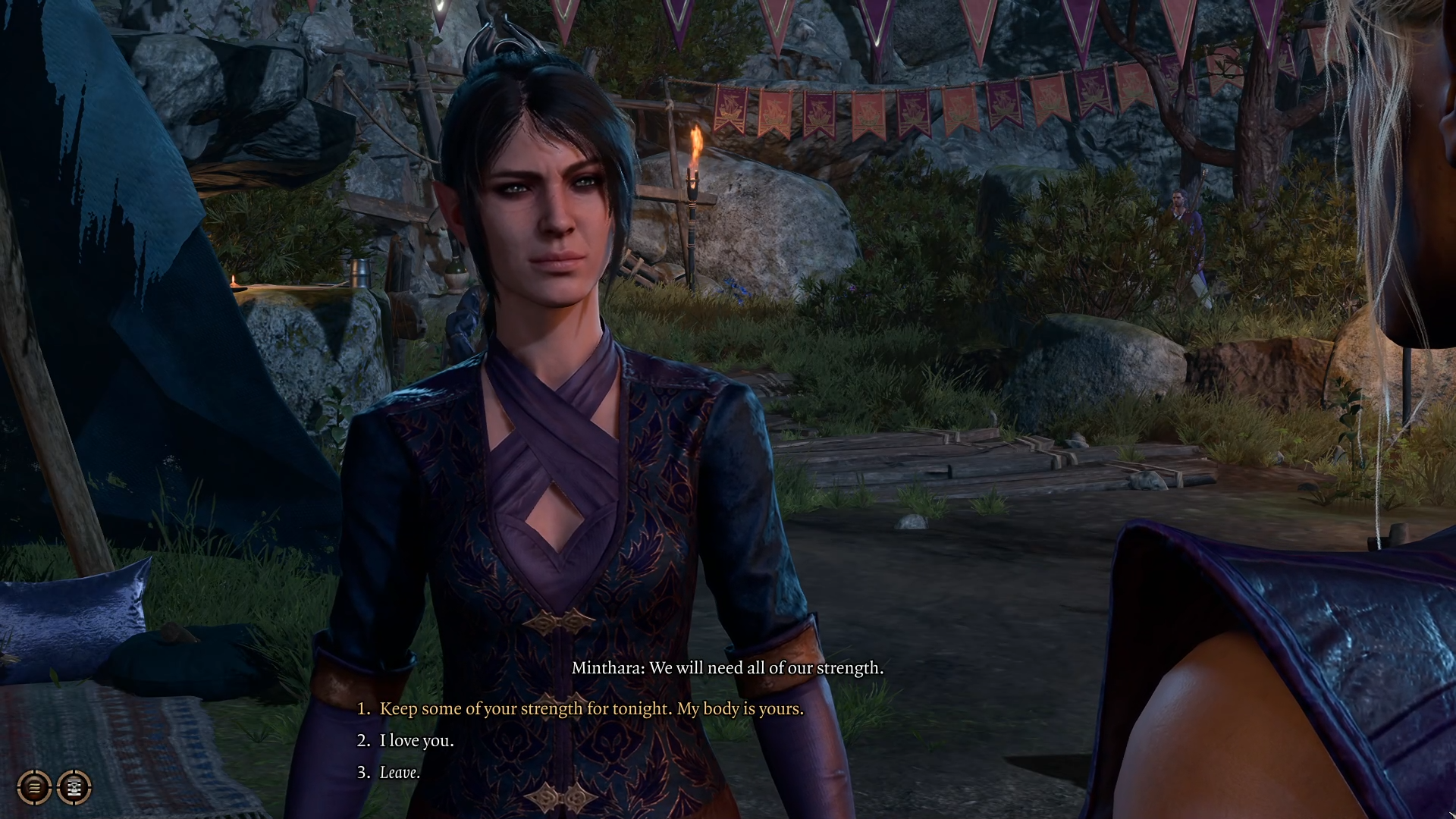The image size is (1456, 819).
Task: Choose the "Keep some of your strength" reply
Action: coord(591,708)
